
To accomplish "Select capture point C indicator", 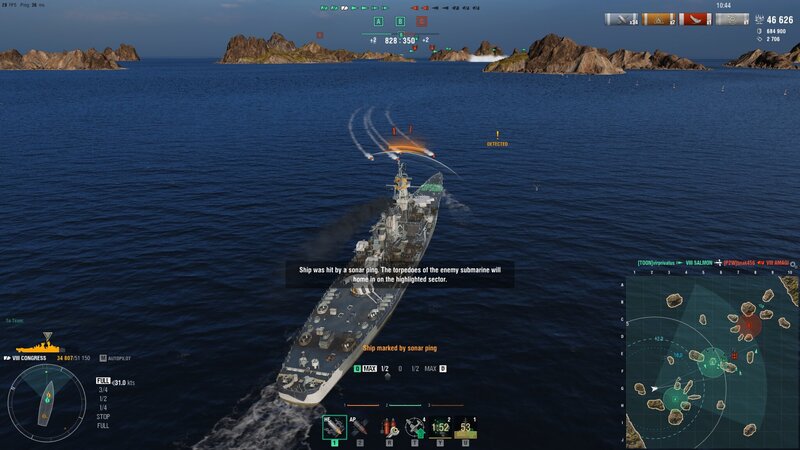I will 421,21.
